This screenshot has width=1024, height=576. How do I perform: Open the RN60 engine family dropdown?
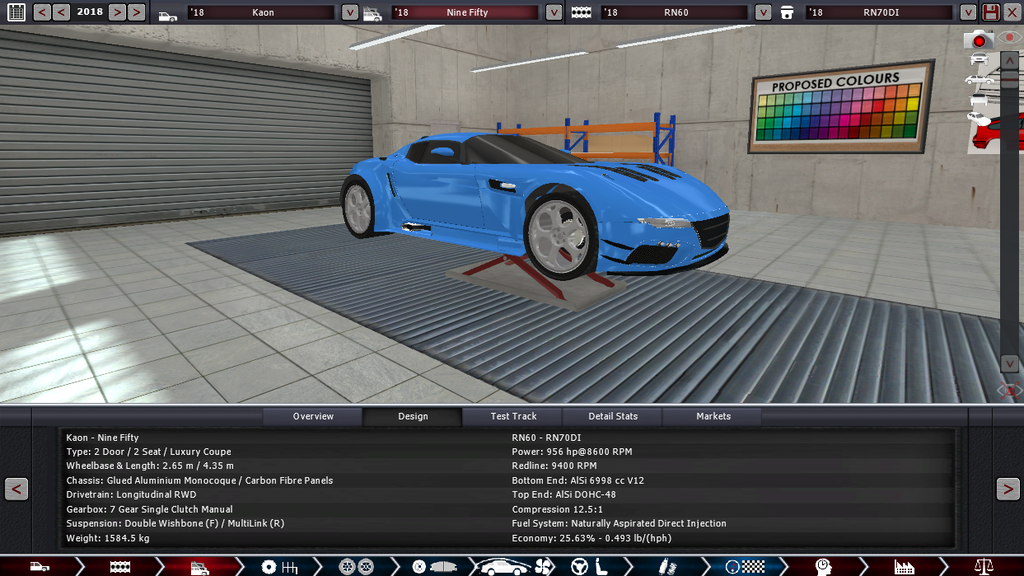[763, 13]
